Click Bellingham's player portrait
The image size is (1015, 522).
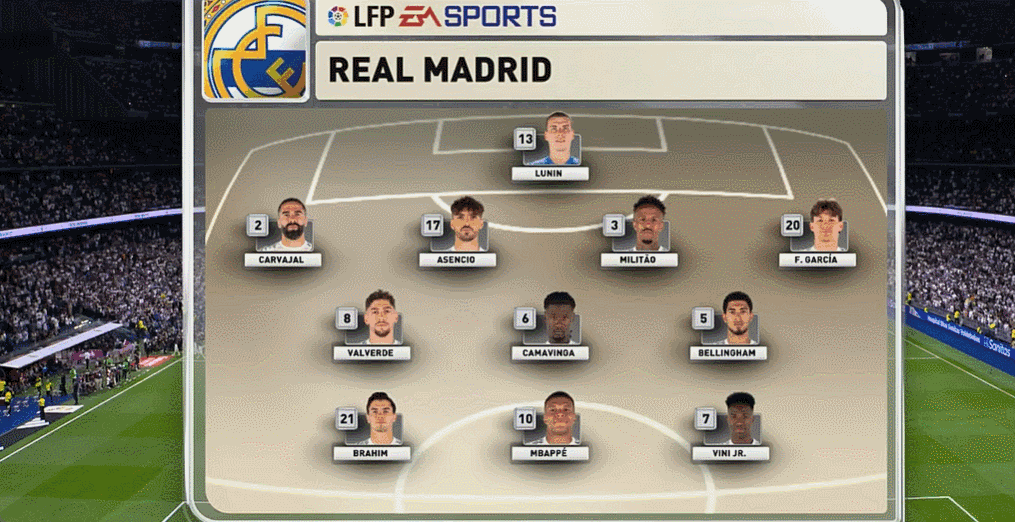[737, 320]
